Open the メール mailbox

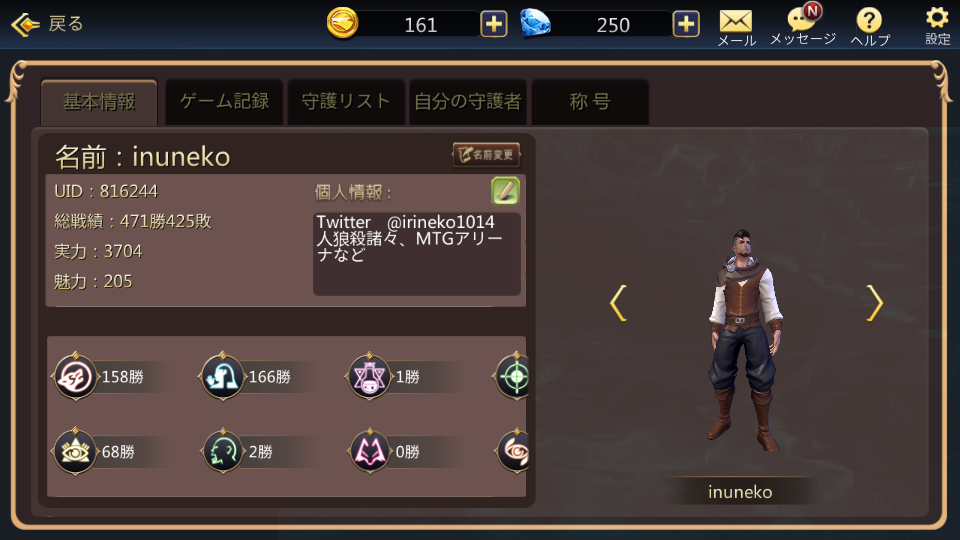tap(736, 26)
